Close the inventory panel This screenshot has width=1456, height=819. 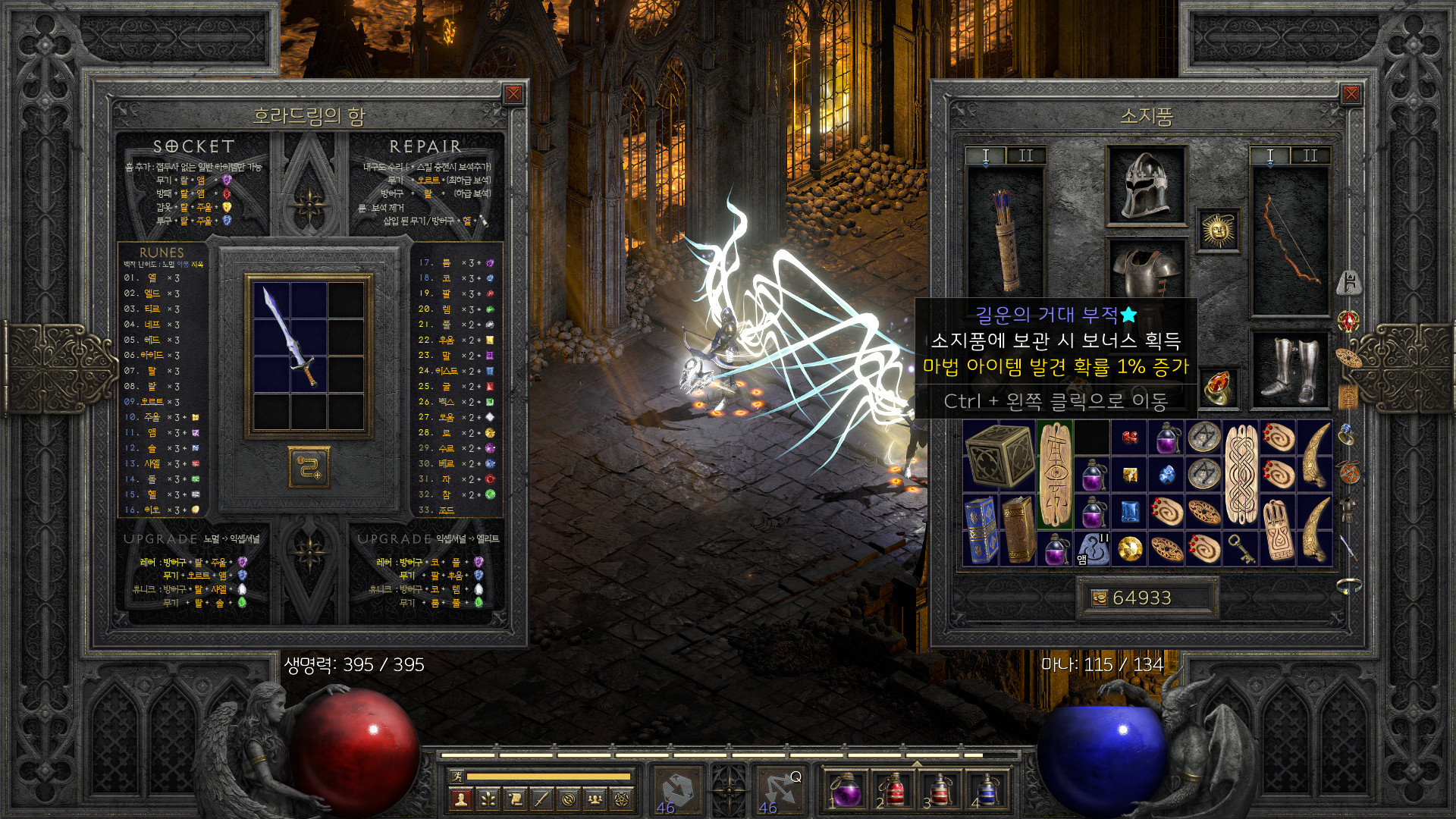coord(1351,94)
